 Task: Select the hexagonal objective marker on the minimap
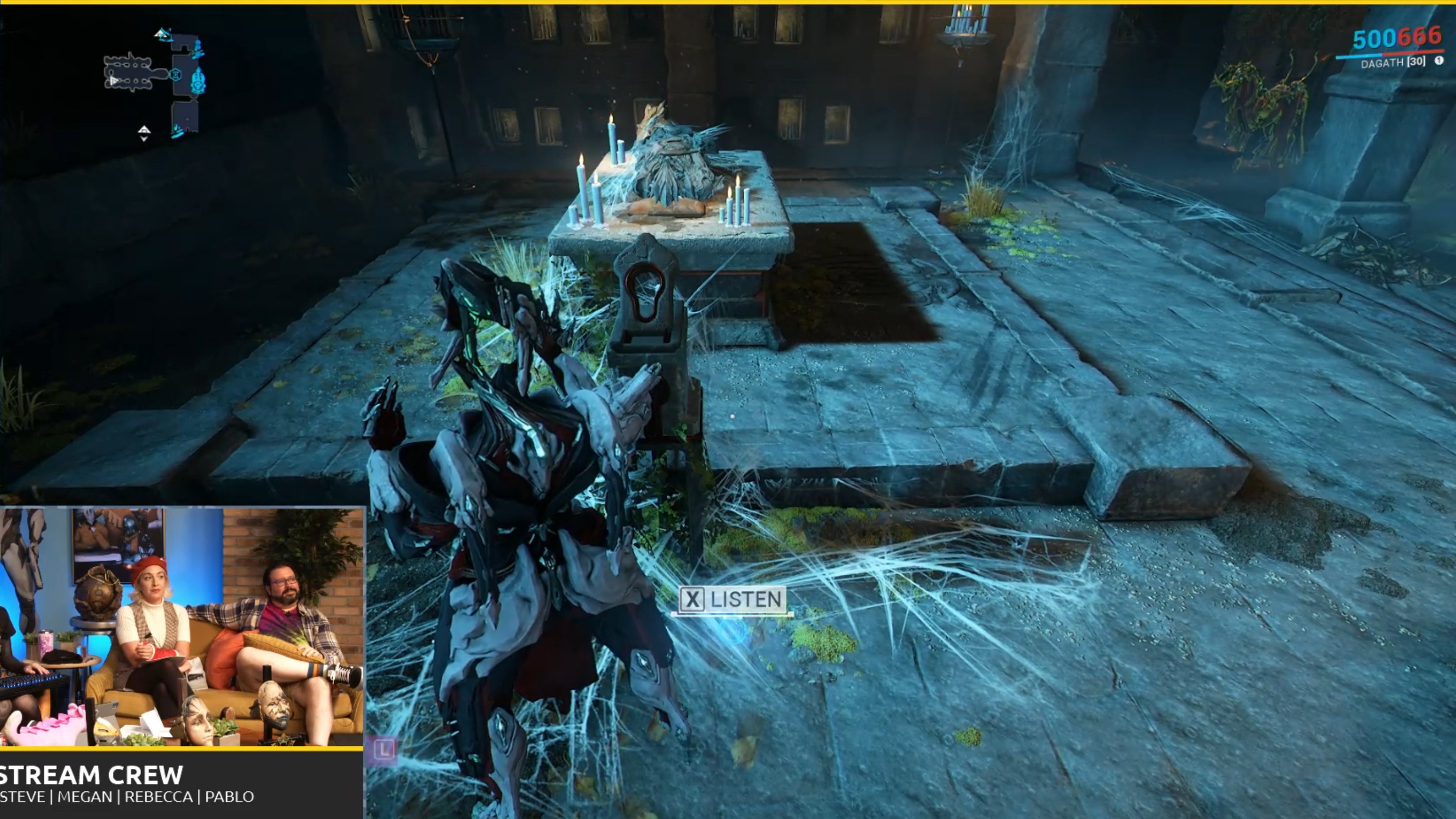(176, 74)
